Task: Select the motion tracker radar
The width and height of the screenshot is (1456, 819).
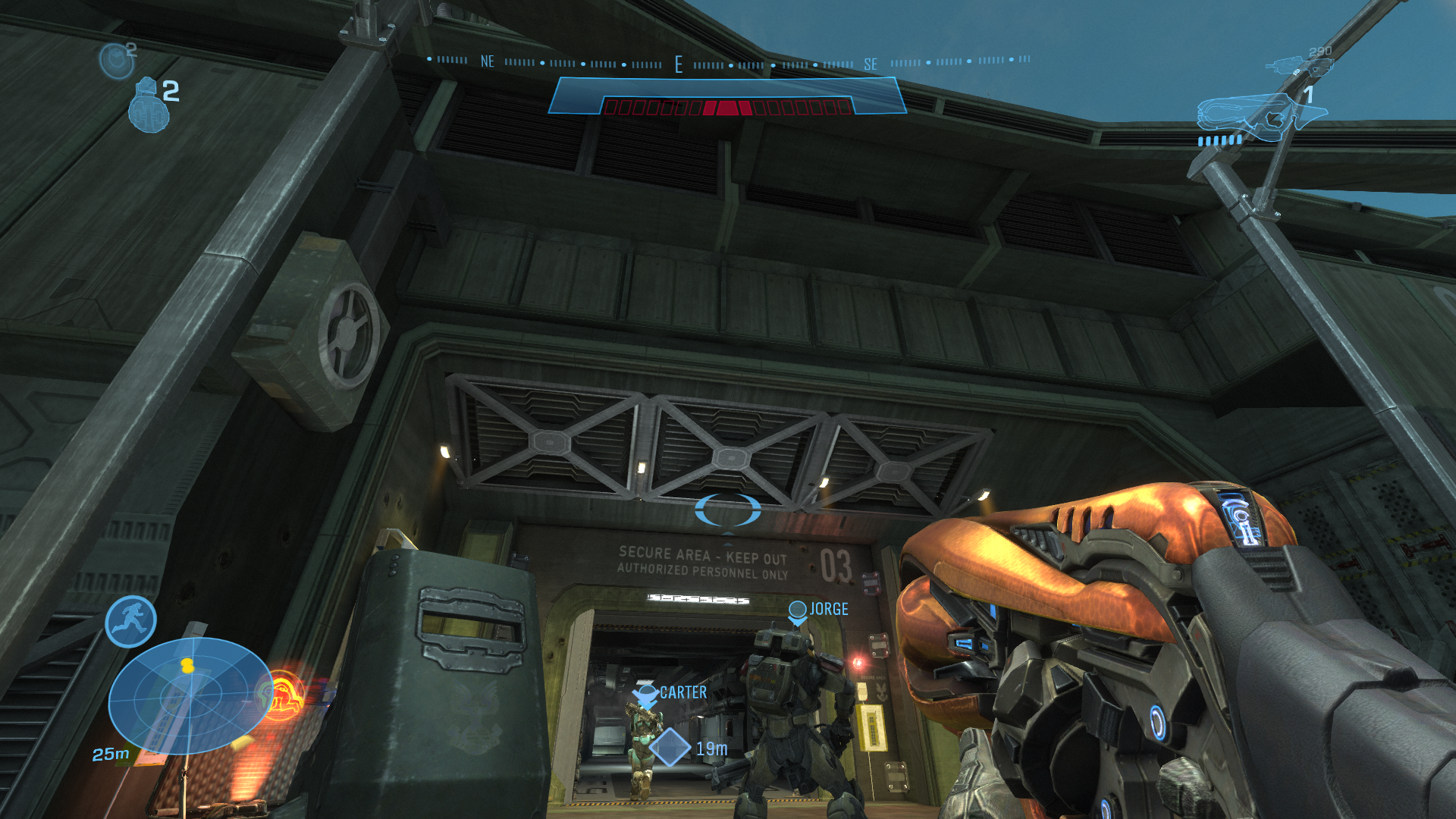Action: click(x=190, y=695)
